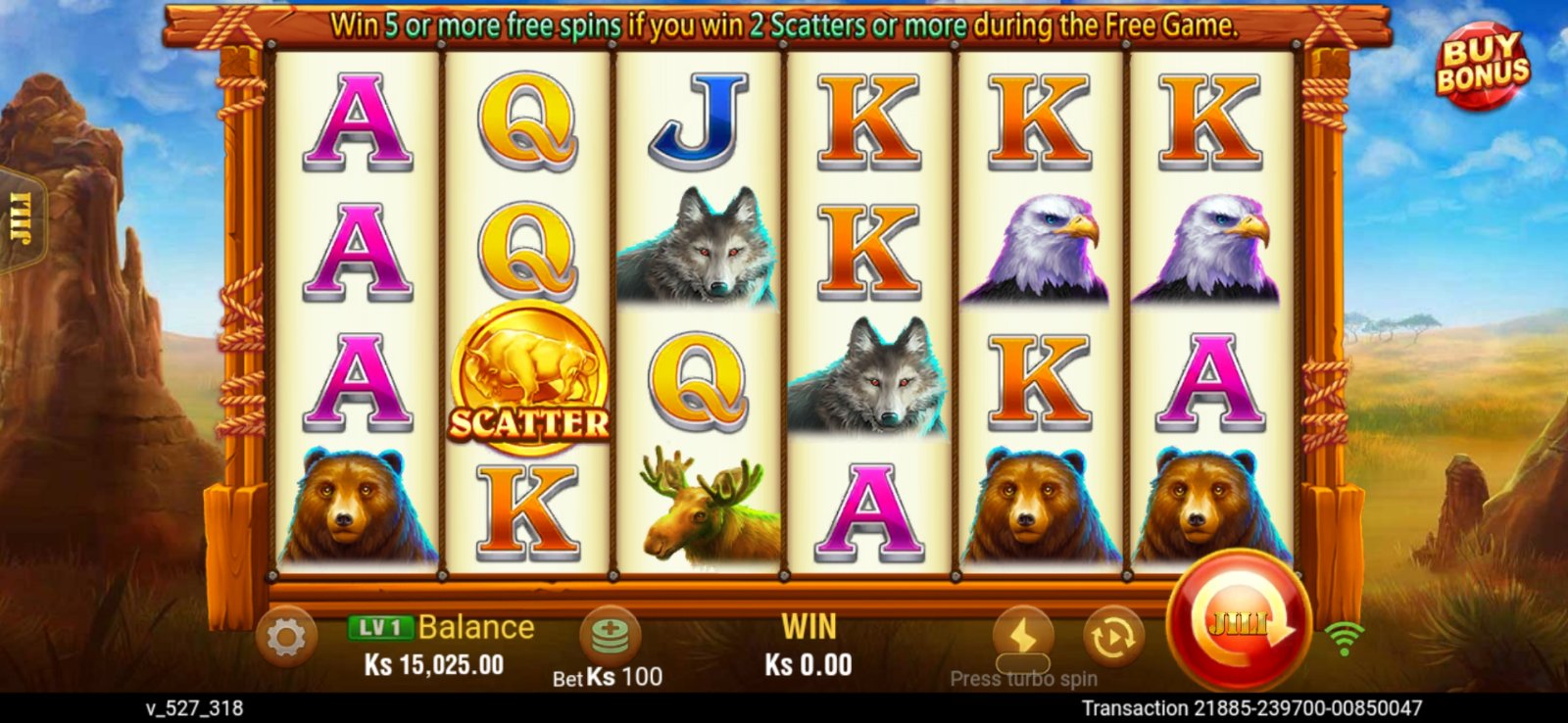Activate the auto-spin circular arrows button
Viewport: 1568px width, 723px height.
coord(1112,637)
